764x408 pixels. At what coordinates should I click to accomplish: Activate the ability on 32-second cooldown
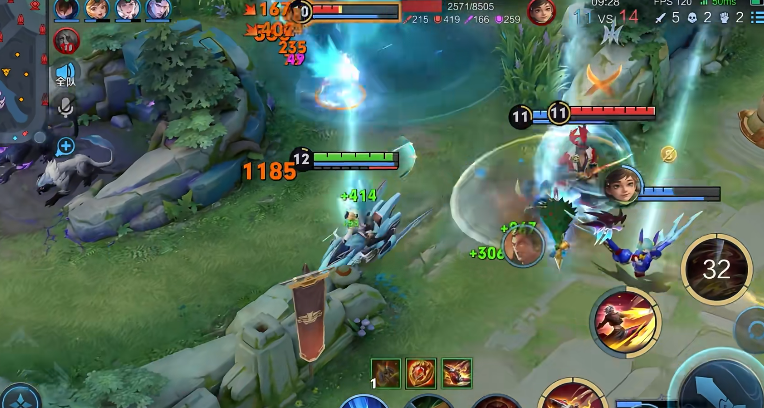[x=716, y=268]
